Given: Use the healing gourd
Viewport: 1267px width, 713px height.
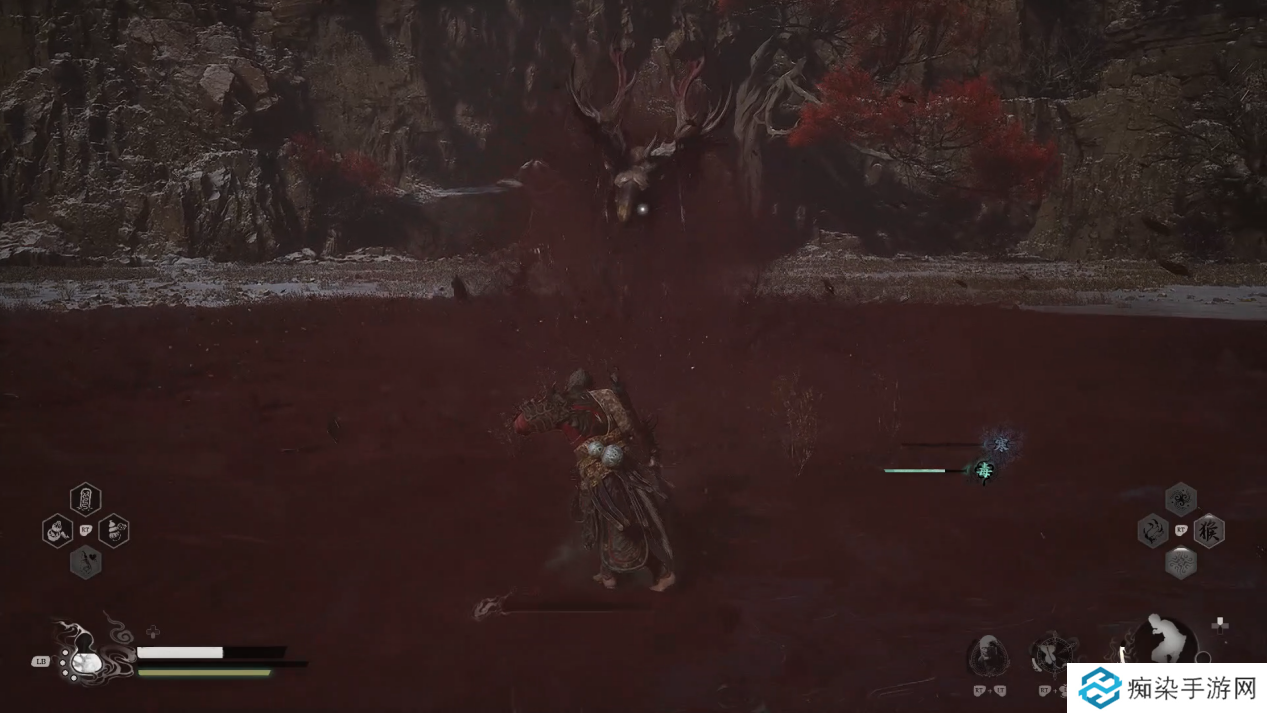Looking at the screenshot, I should 84,661.
